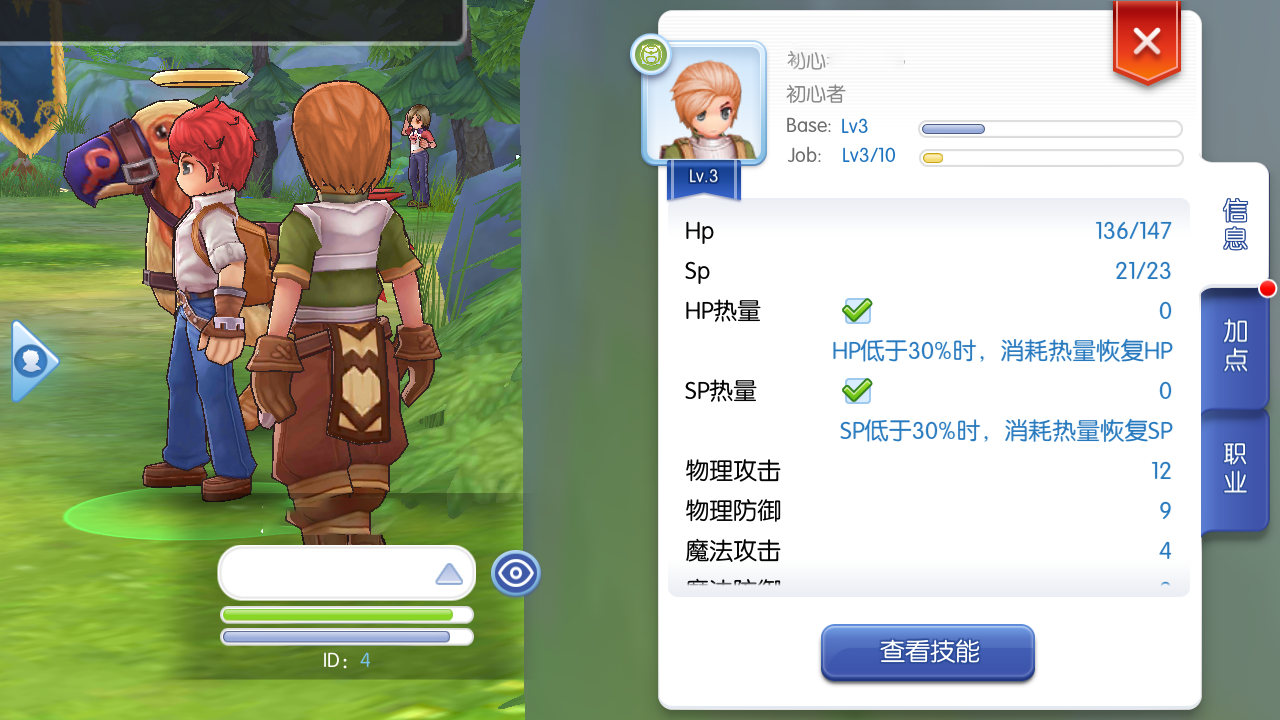Click the Base Lv3 link
This screenshot has height=720, width=1280.
coord(854,126)
